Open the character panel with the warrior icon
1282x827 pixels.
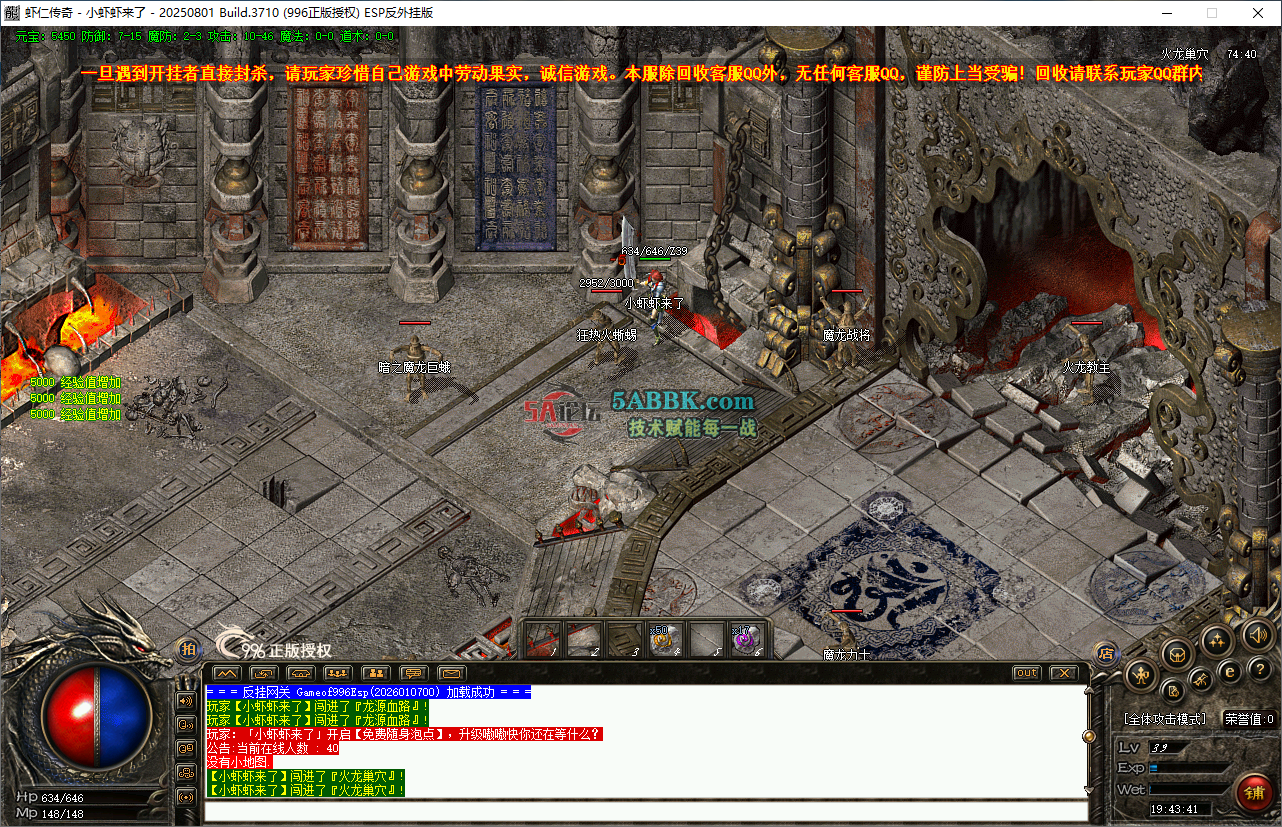[x=1141, y=675]
